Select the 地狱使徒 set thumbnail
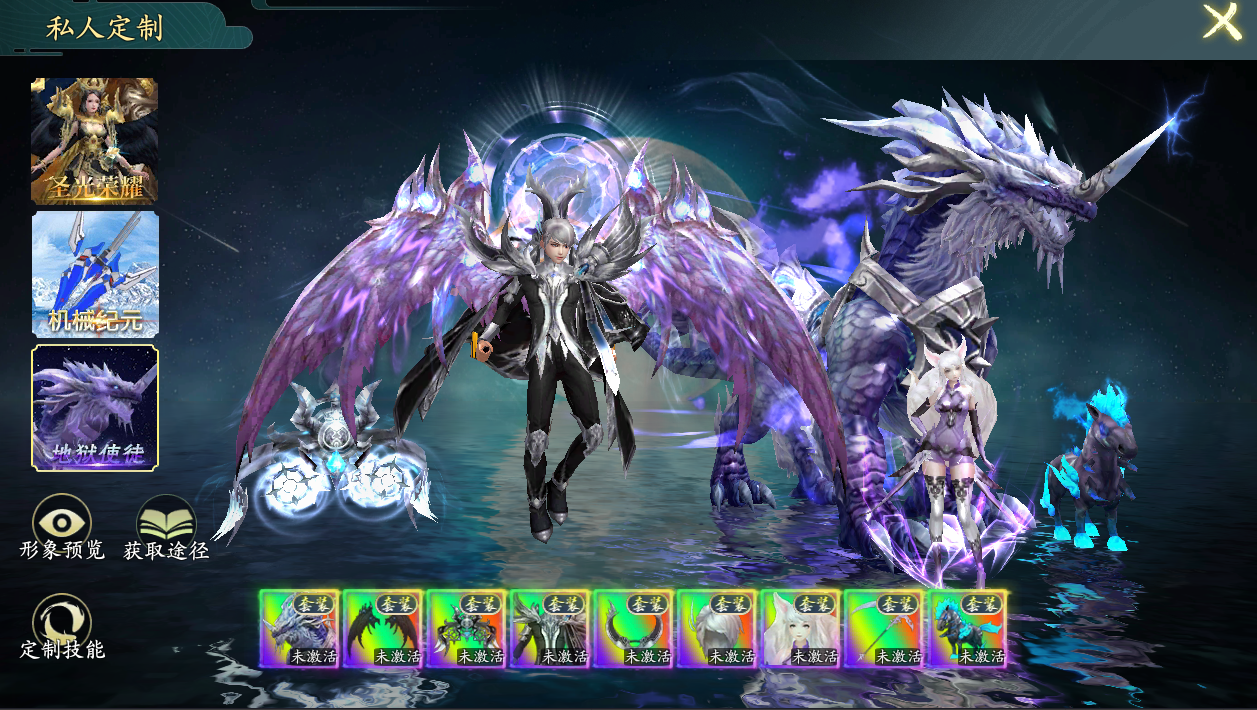The height and width of the screenshot is (710, 1257). (x=95, y=407)
